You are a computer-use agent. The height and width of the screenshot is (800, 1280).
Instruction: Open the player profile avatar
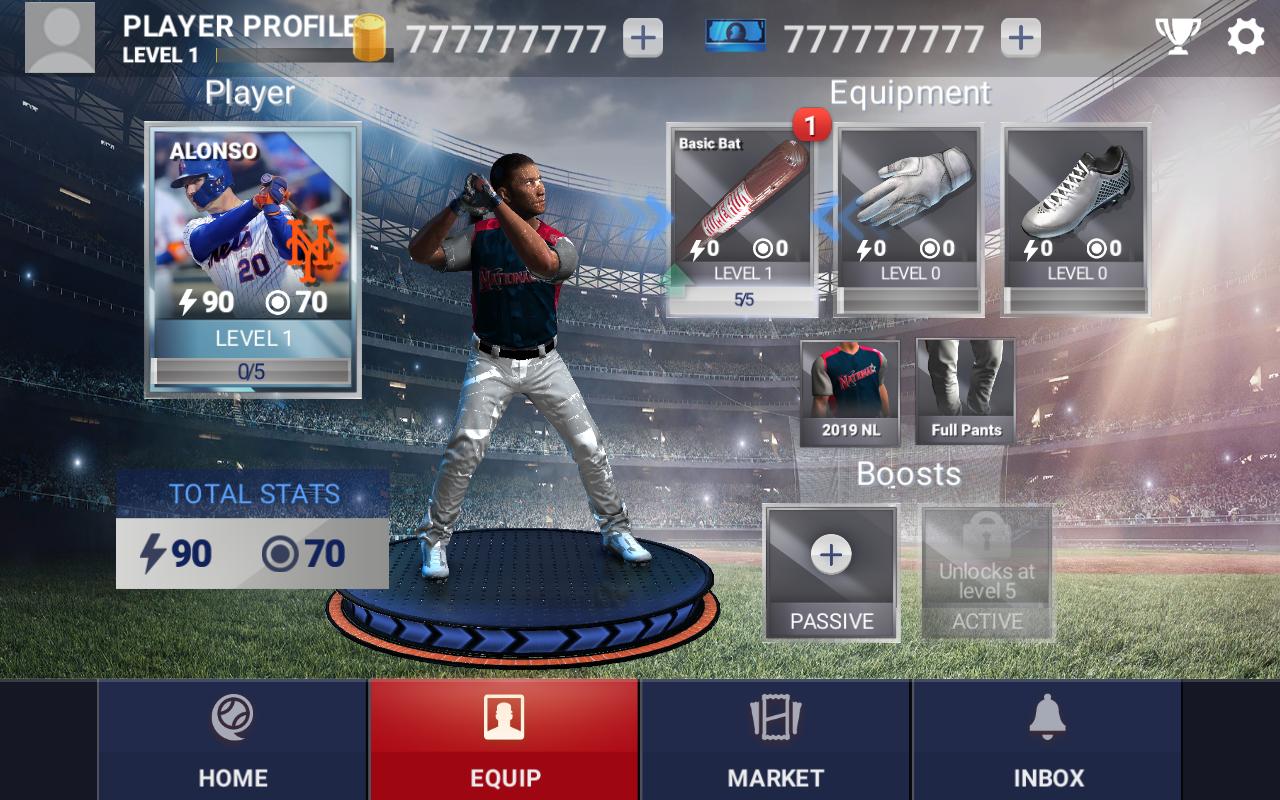click(x=60, y=38)
